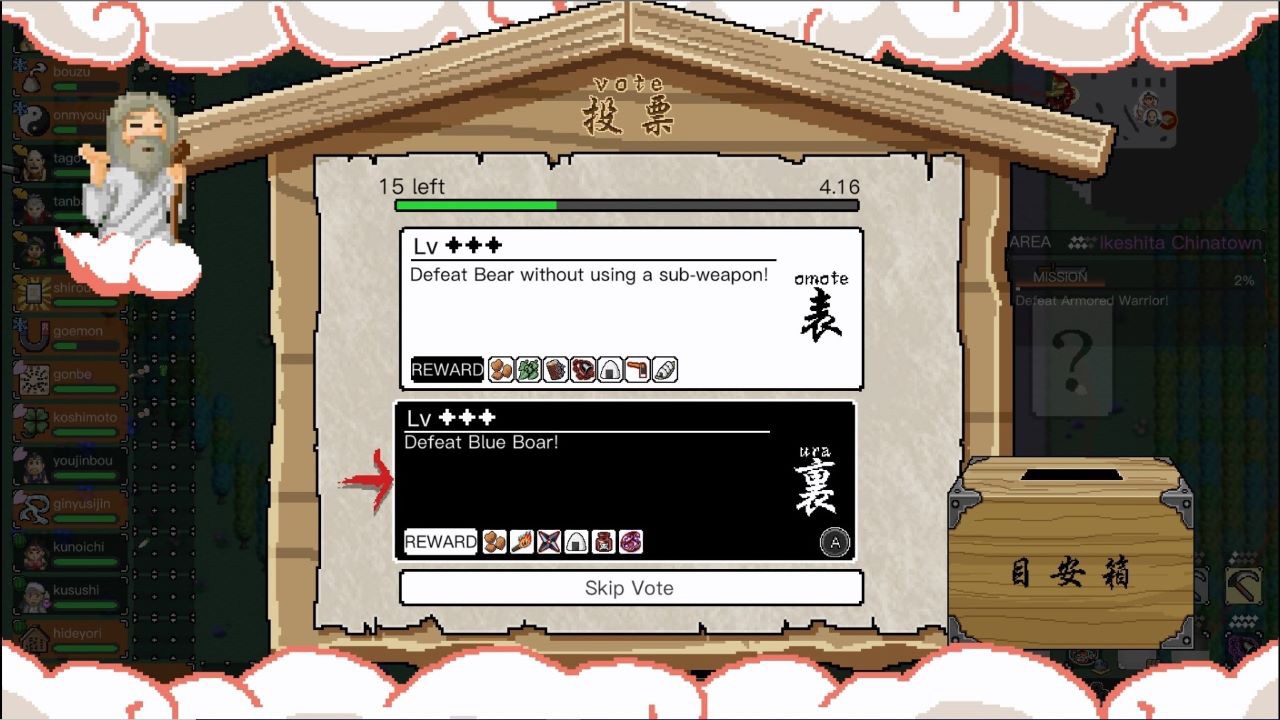This screenshot has height=720, width=1280.
Task: Select the flaming torch reward icon in the ura quest
Action: 521,542
